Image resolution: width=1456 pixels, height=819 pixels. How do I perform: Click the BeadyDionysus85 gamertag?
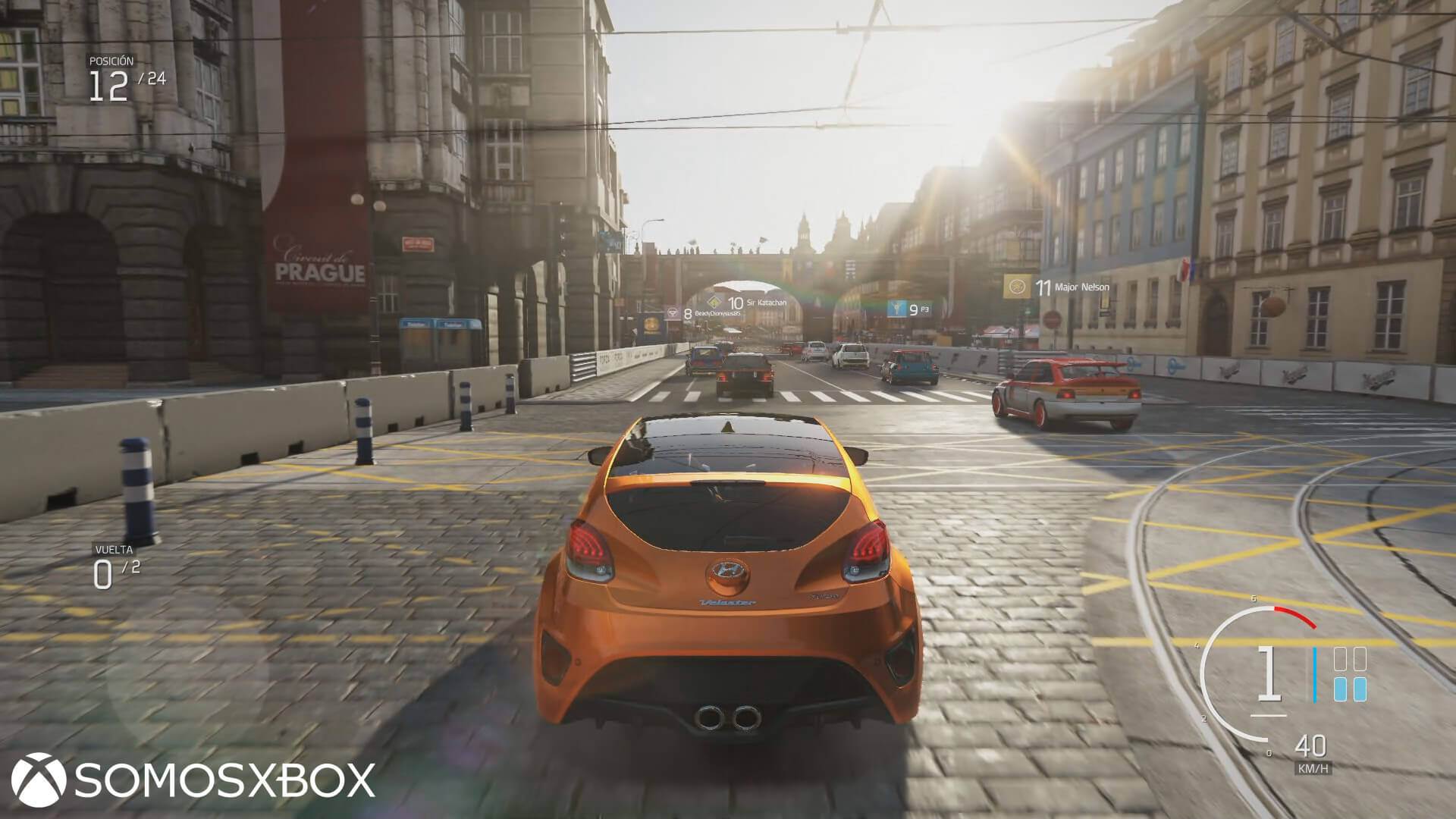point(717,312)
